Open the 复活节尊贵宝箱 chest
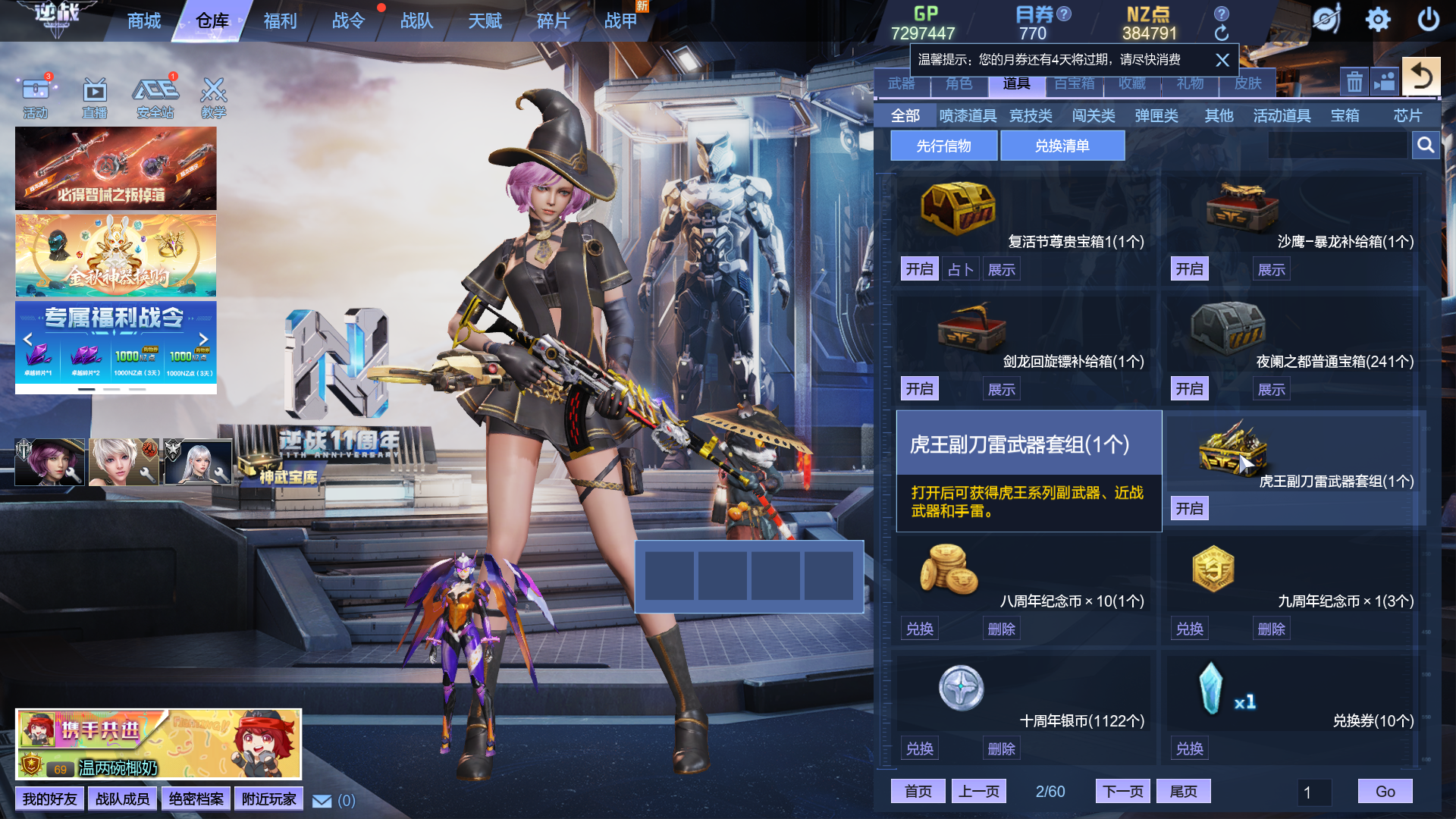The width and height of the screenshot is (1456, 819). tap(919, 269)
